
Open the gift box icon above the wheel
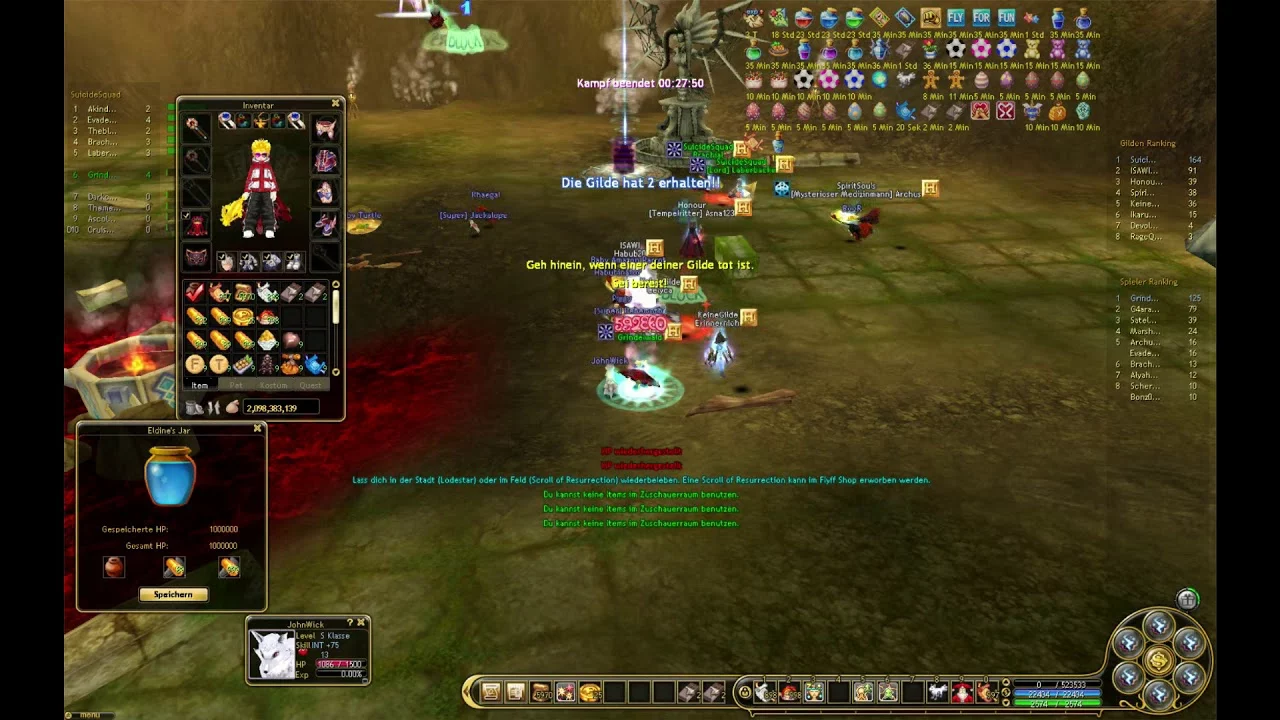[1187, 599]
